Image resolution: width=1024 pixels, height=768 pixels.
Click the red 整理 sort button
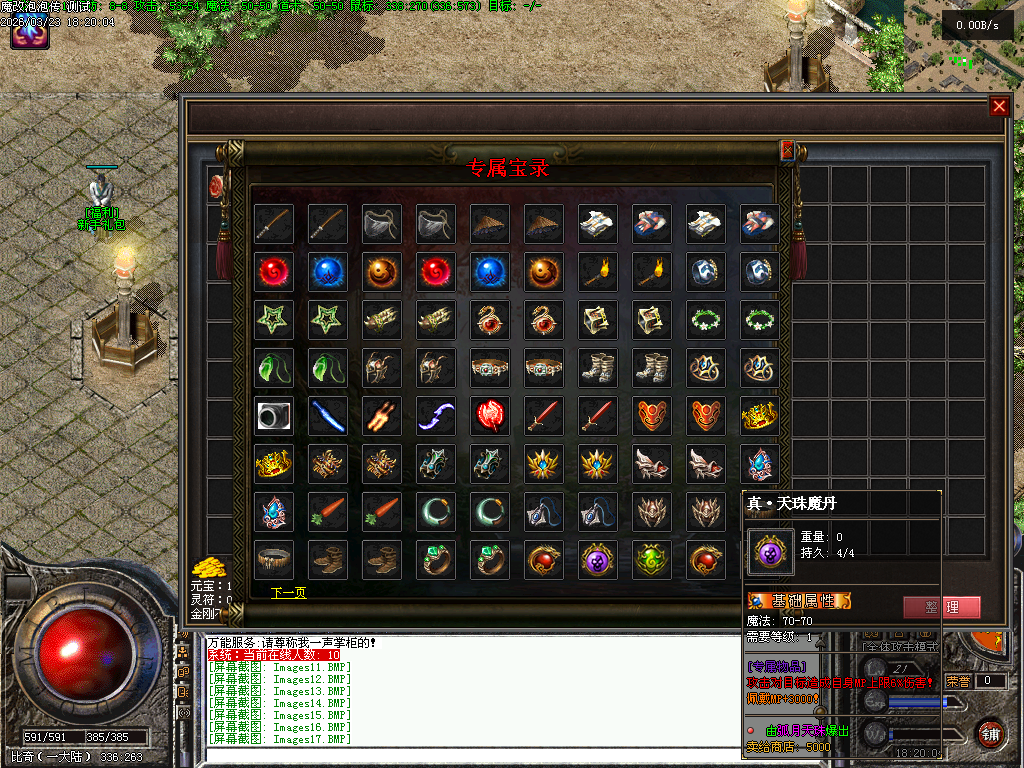pos(941,607)
